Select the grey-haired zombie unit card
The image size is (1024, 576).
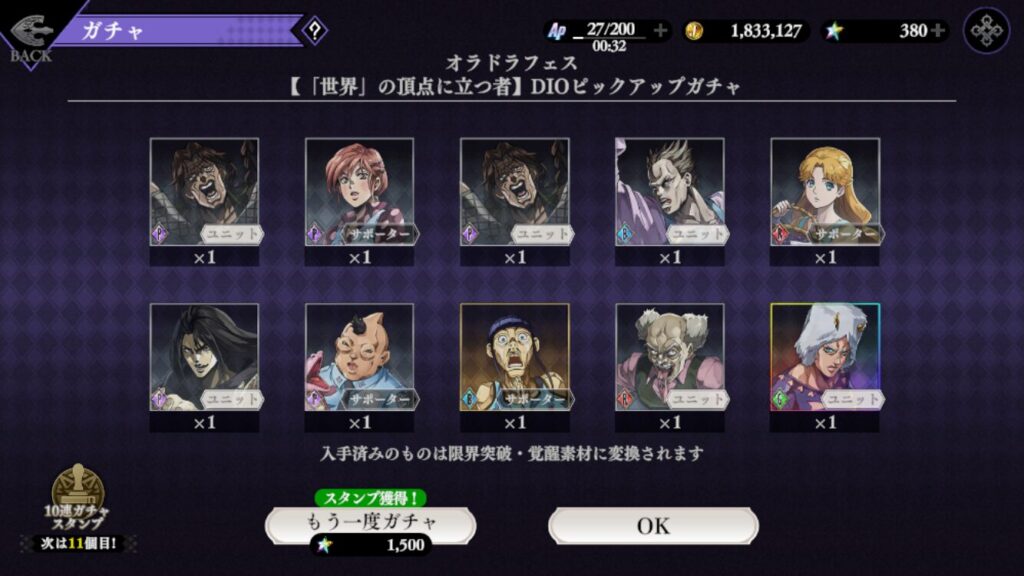(670, 358)
